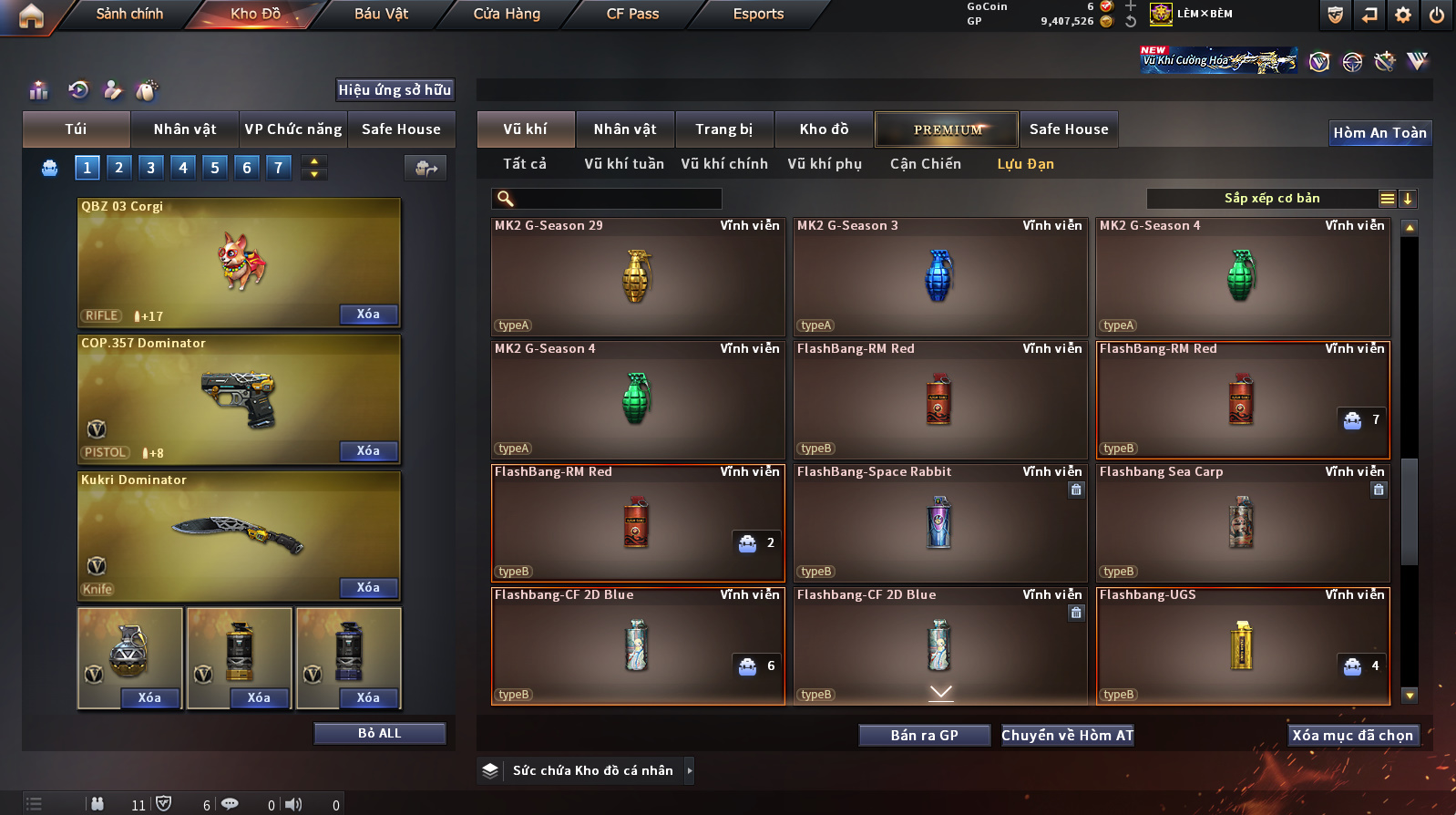
Task: Open the Hòm An Toàn safe box
Action: pyautogui.click(x=1379, y=133)
